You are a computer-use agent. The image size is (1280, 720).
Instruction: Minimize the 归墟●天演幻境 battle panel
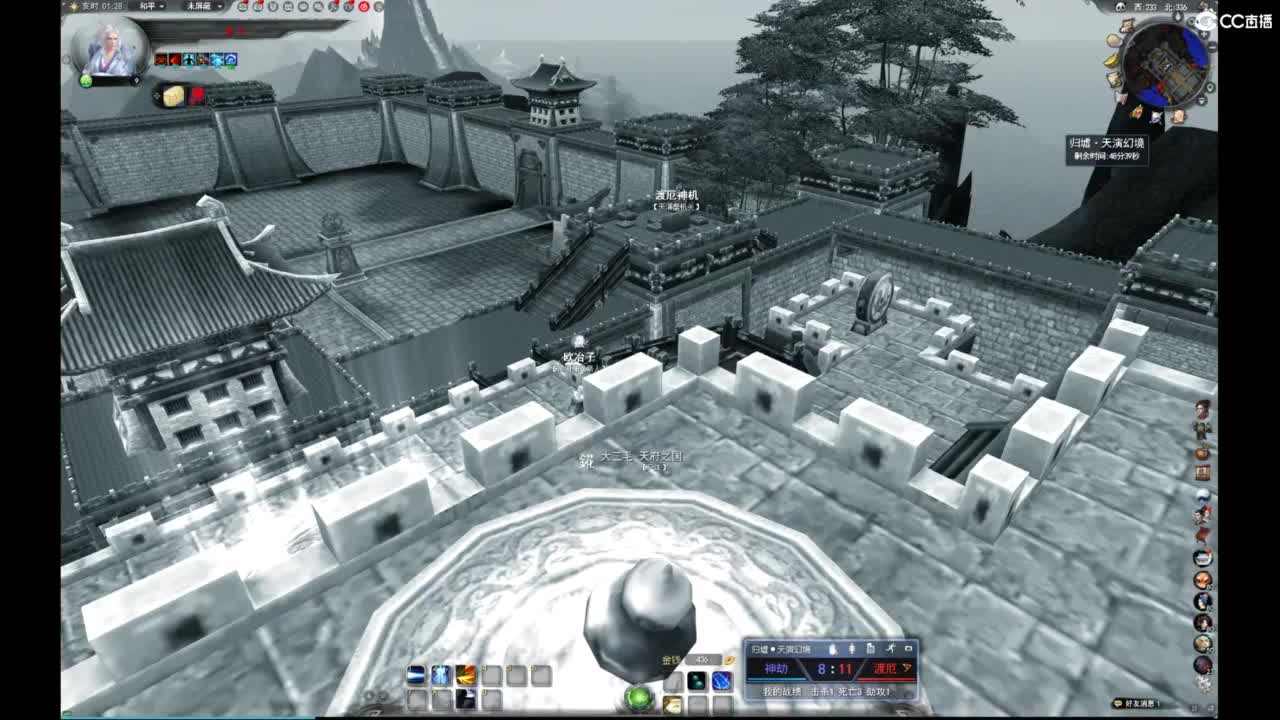click(x=908, y=649)
